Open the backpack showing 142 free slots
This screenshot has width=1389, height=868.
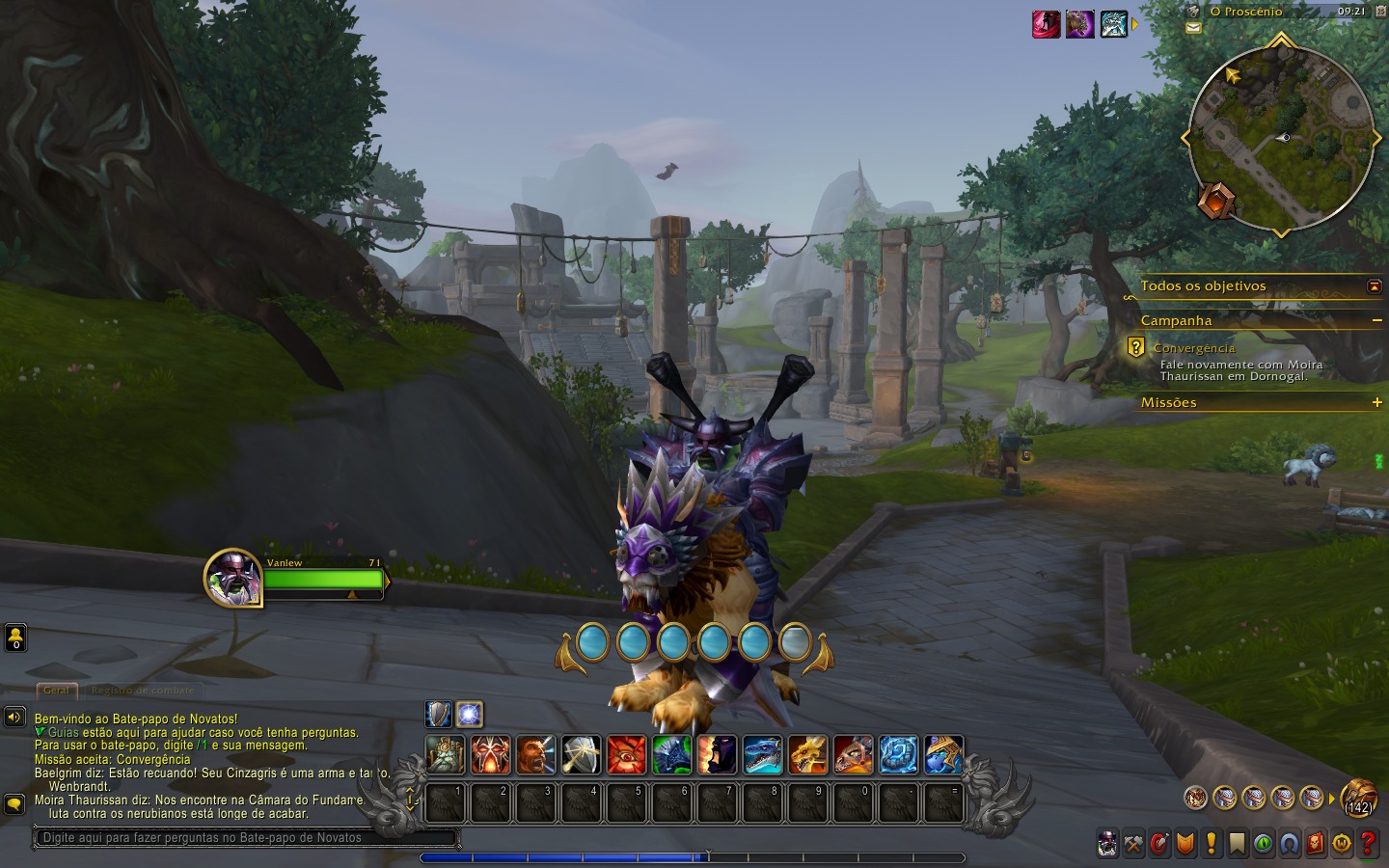point(1358,797)
